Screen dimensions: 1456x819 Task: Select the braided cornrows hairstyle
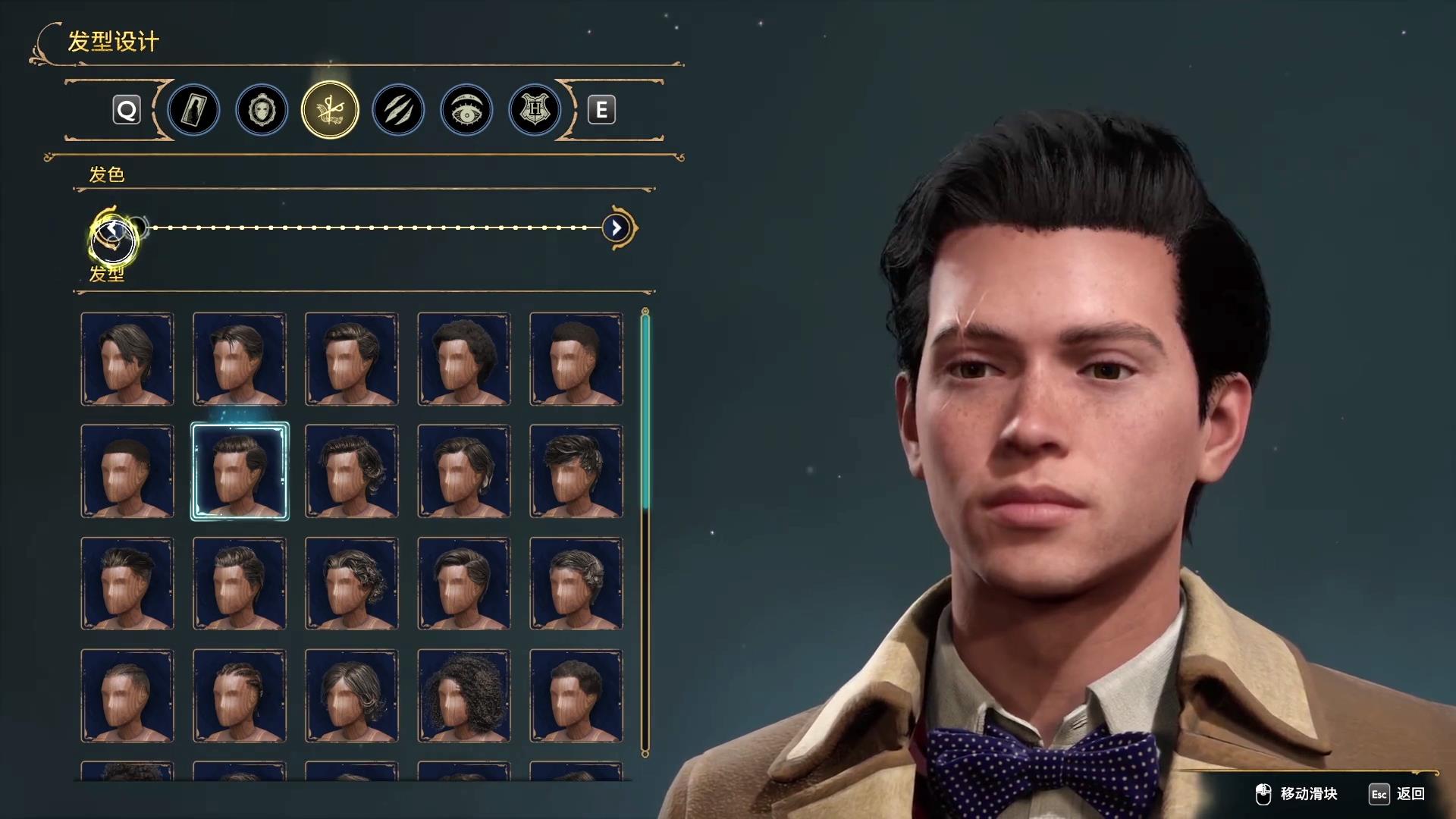pyautogui.click(x=240, y=695)
